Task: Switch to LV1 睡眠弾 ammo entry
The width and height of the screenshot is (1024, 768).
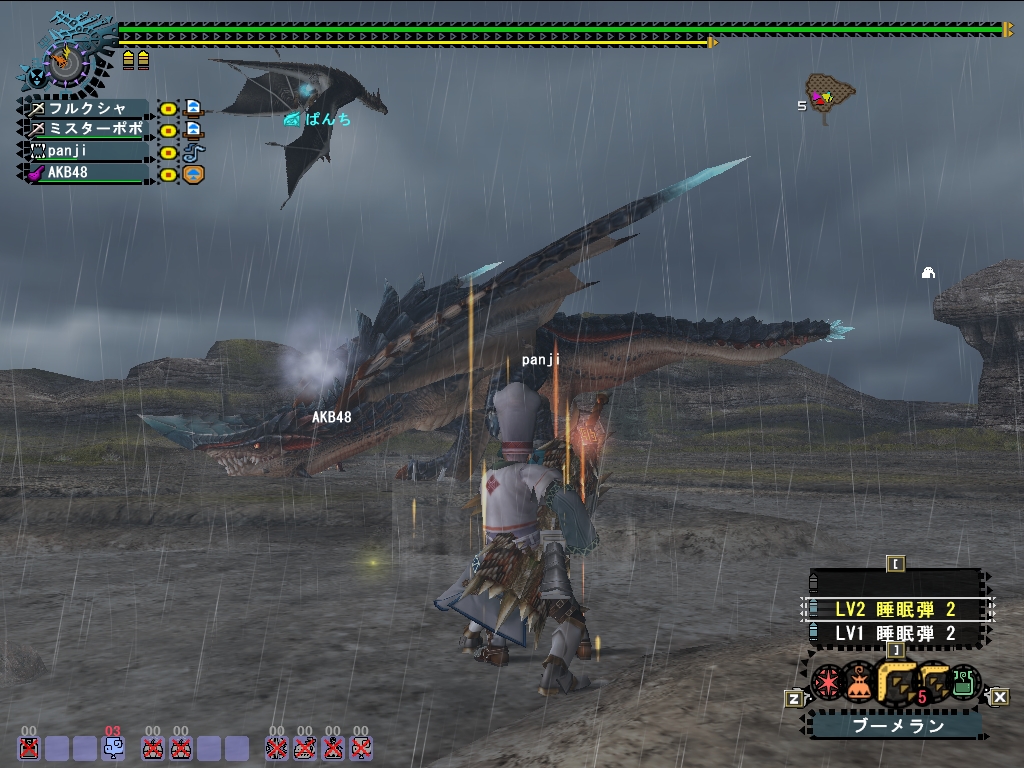Action: 896,633
